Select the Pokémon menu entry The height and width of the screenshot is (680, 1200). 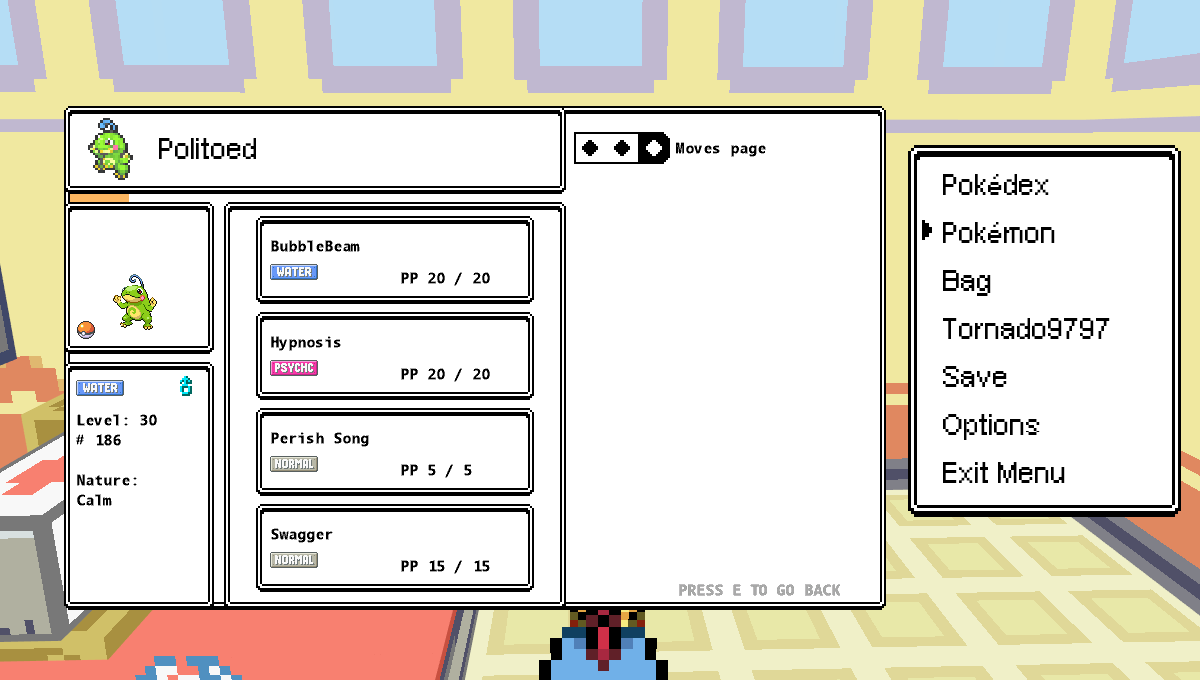pos(998,234)
